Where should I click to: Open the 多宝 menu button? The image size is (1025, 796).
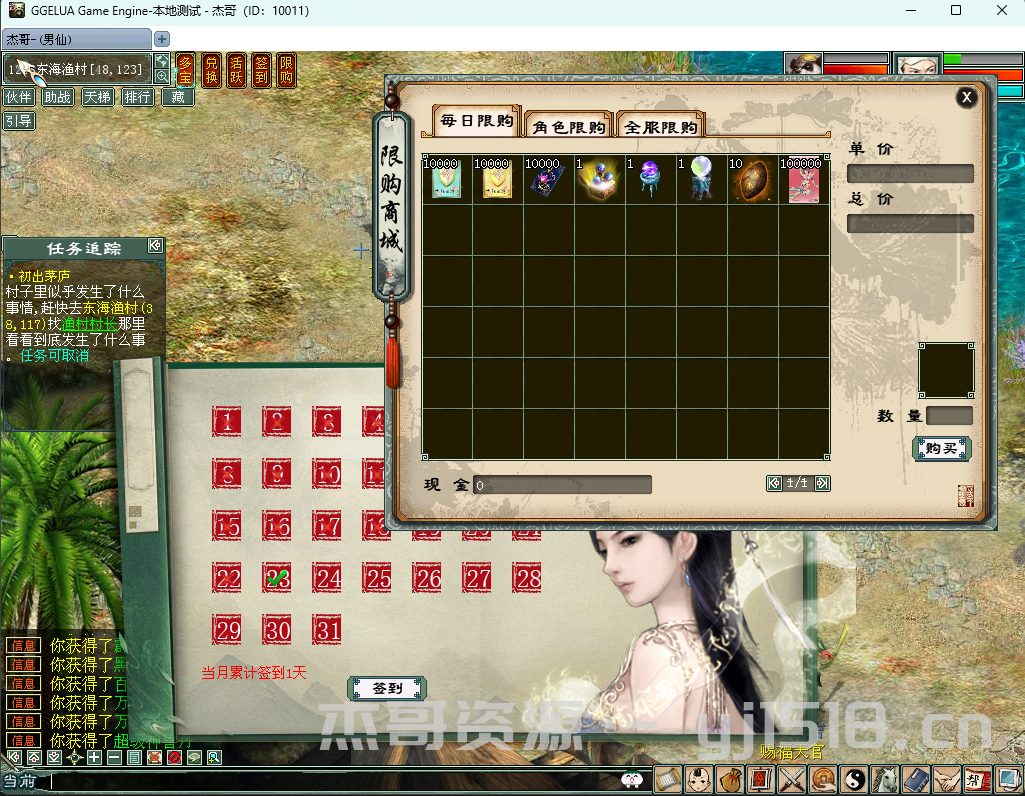click(185, 71)
